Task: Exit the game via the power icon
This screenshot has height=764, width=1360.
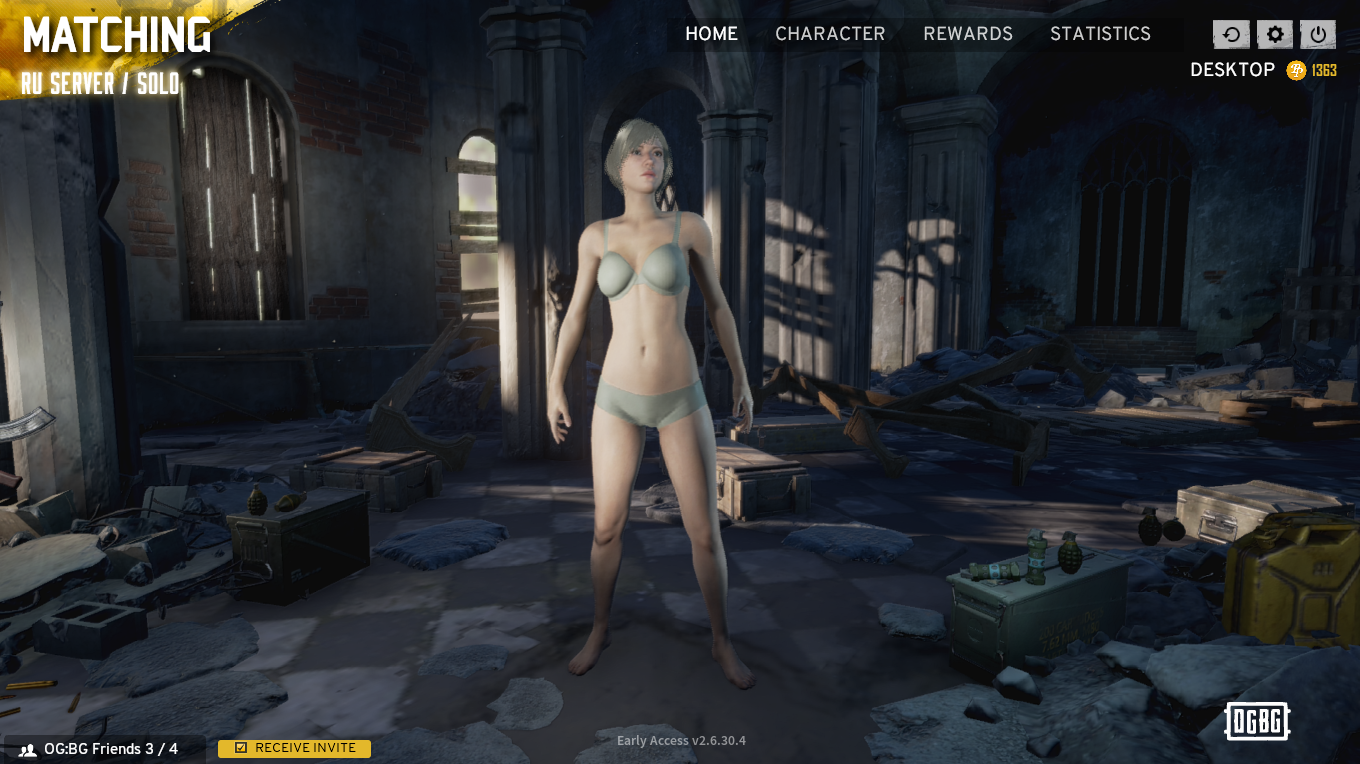Action: pos(1317,33)
